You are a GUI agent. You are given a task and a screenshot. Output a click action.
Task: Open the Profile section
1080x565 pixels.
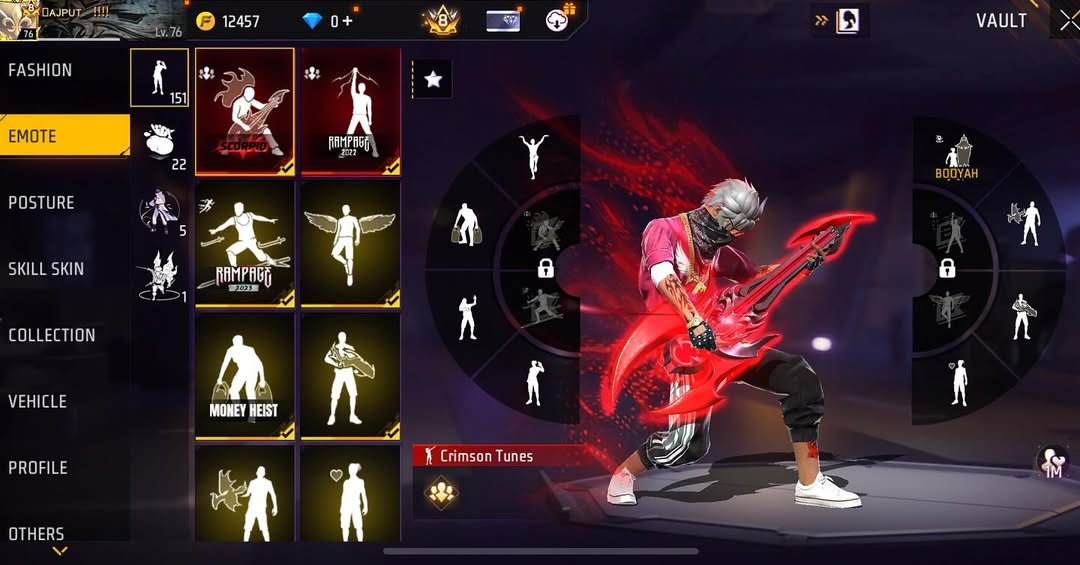pyautogui.click(x=38, y=467)
